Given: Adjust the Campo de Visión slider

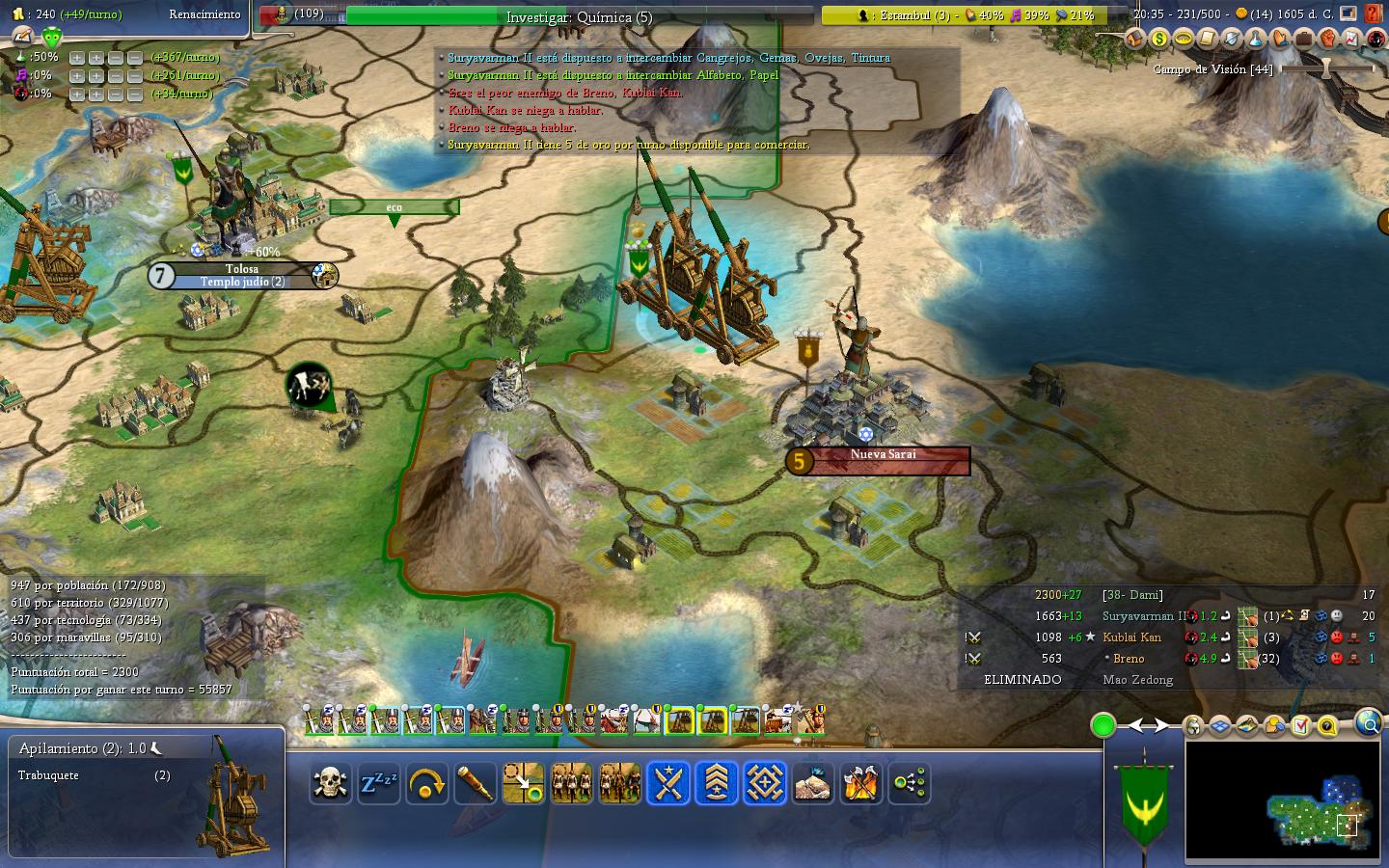Looking at the screenshot, I should pos(1326,69).
